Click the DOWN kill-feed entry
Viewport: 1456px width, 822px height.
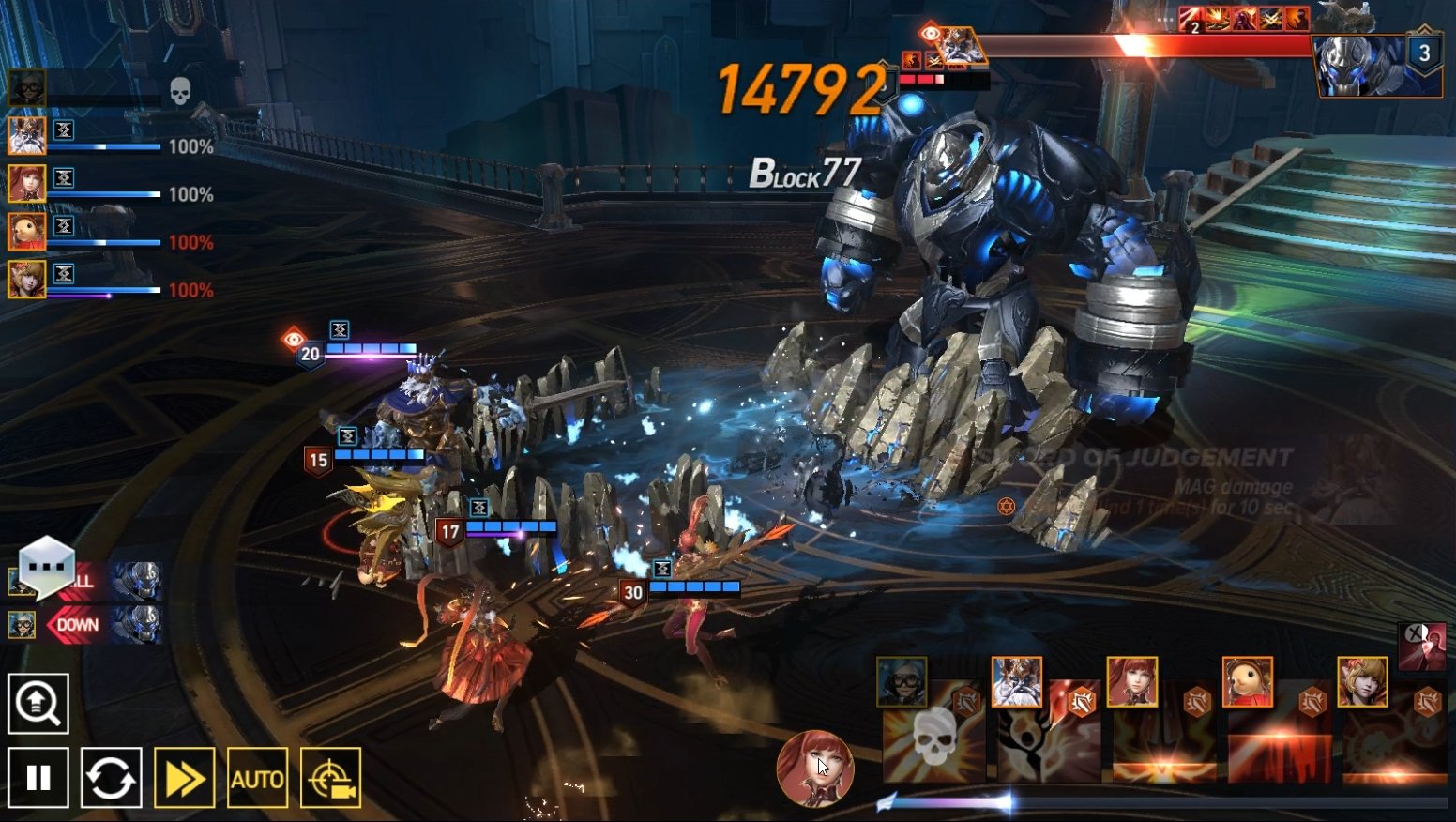pyautogui.click(x=79, y=625)
